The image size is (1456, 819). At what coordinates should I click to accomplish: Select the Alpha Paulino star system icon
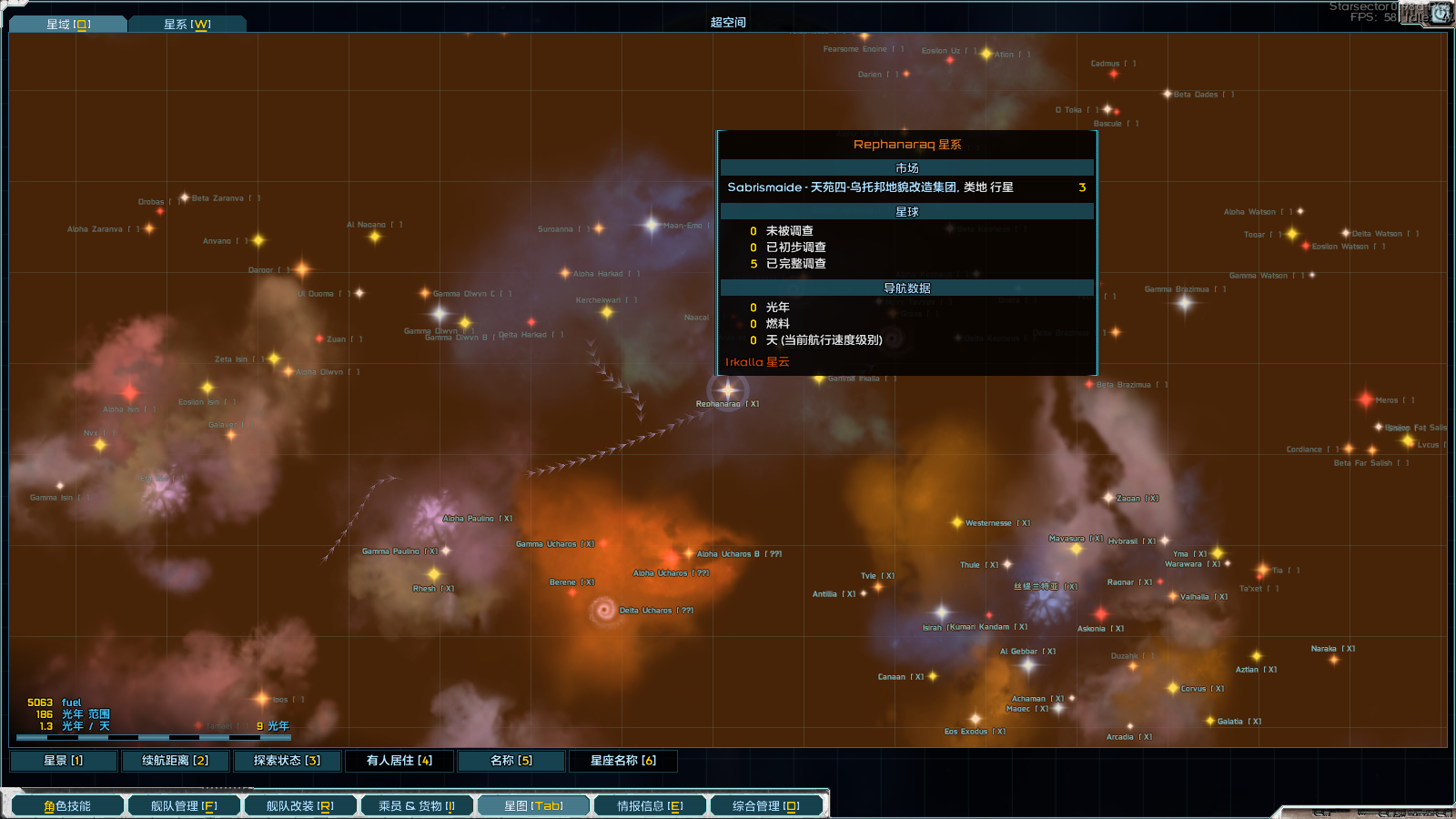click(x=431, y=516)
